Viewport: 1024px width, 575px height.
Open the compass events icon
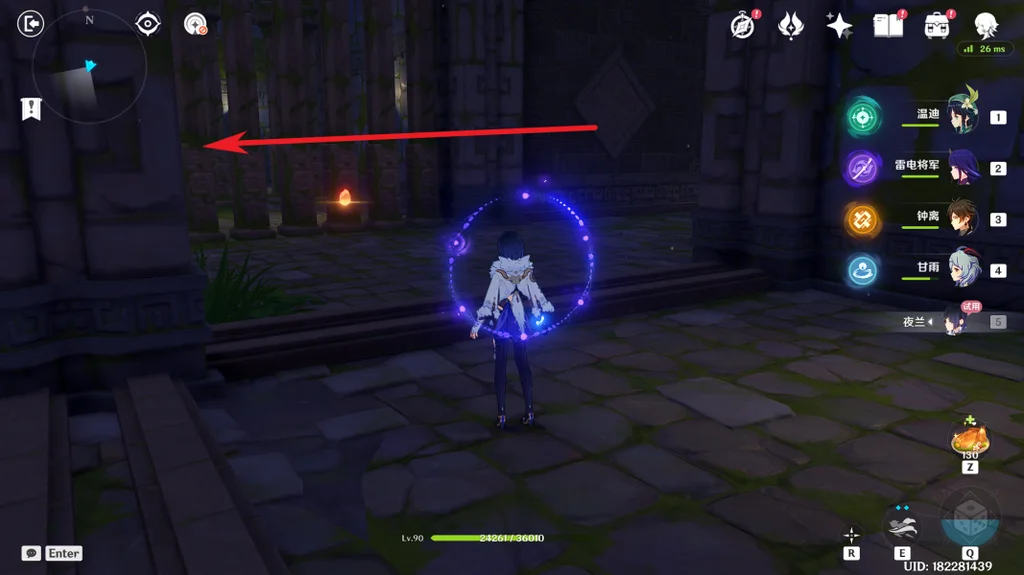tap(742, 26)
